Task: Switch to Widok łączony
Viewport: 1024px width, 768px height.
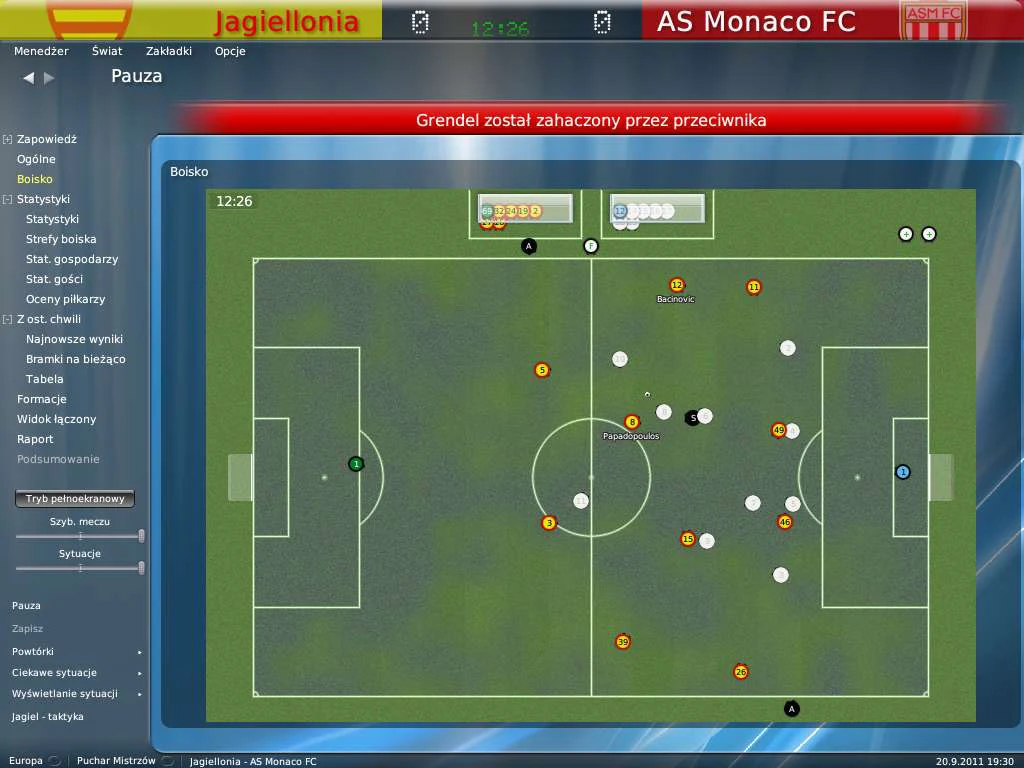Action: point(56,419)
